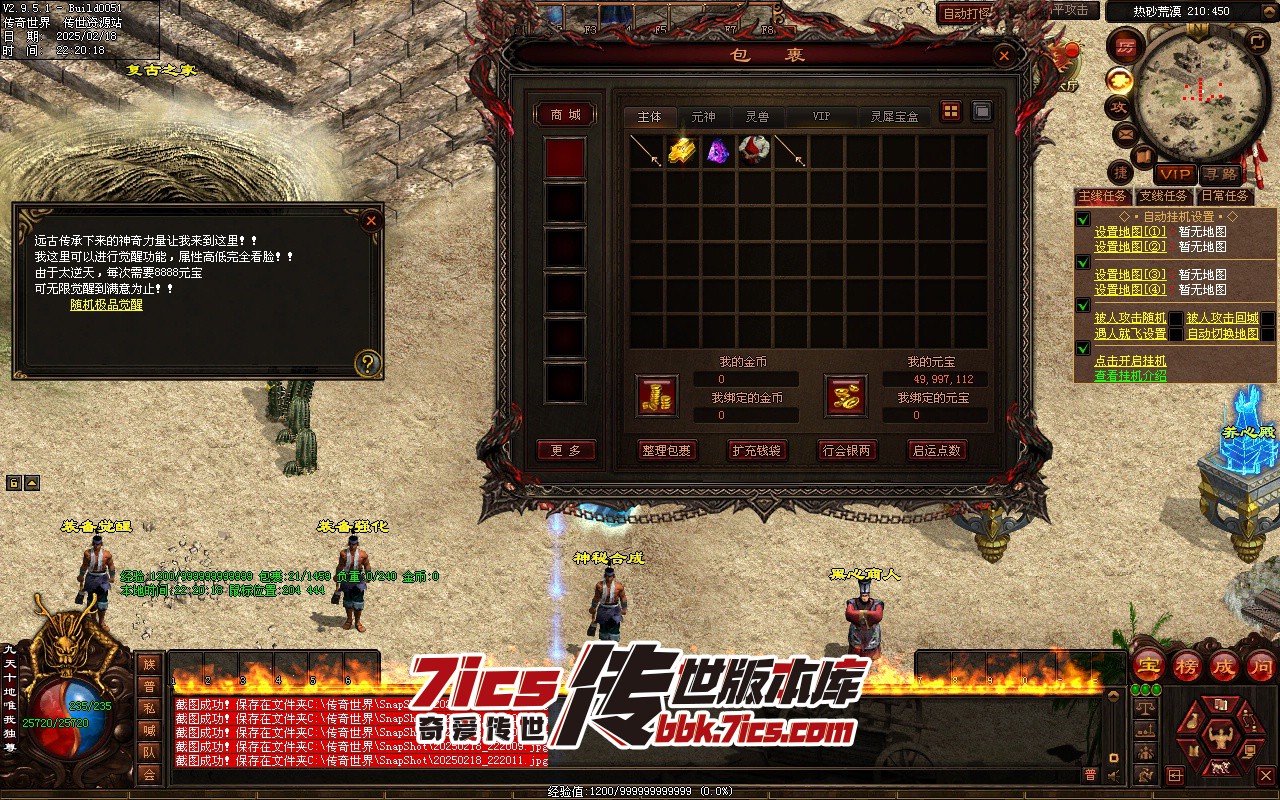Click the 更多 button under the shop slots
1280x800 pixels.
(565, 450)
